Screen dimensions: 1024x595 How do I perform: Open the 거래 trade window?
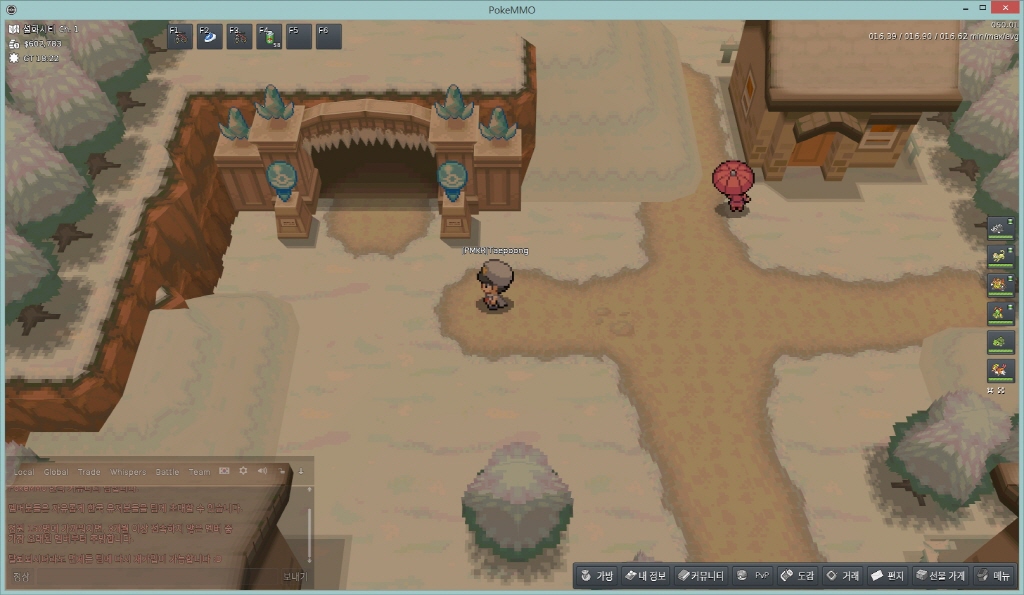click(842, 576)
